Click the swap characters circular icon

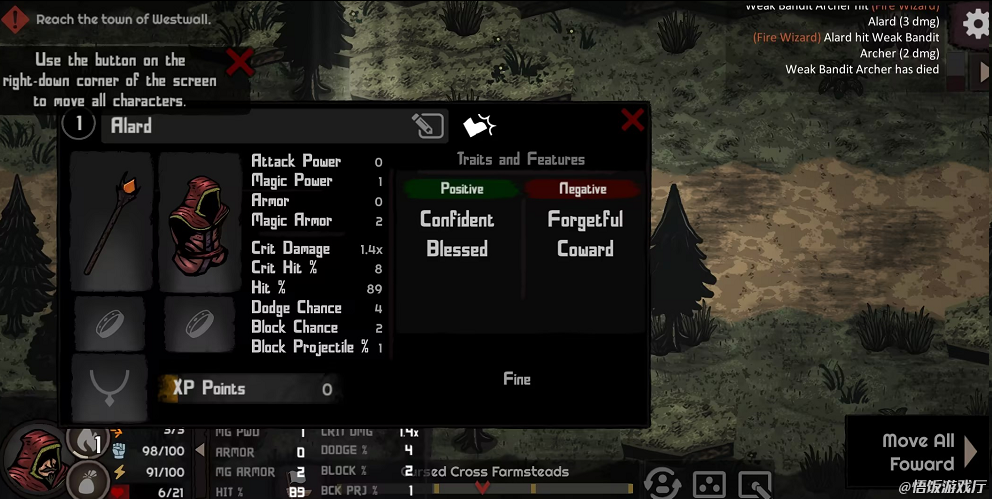click(661, 484)
